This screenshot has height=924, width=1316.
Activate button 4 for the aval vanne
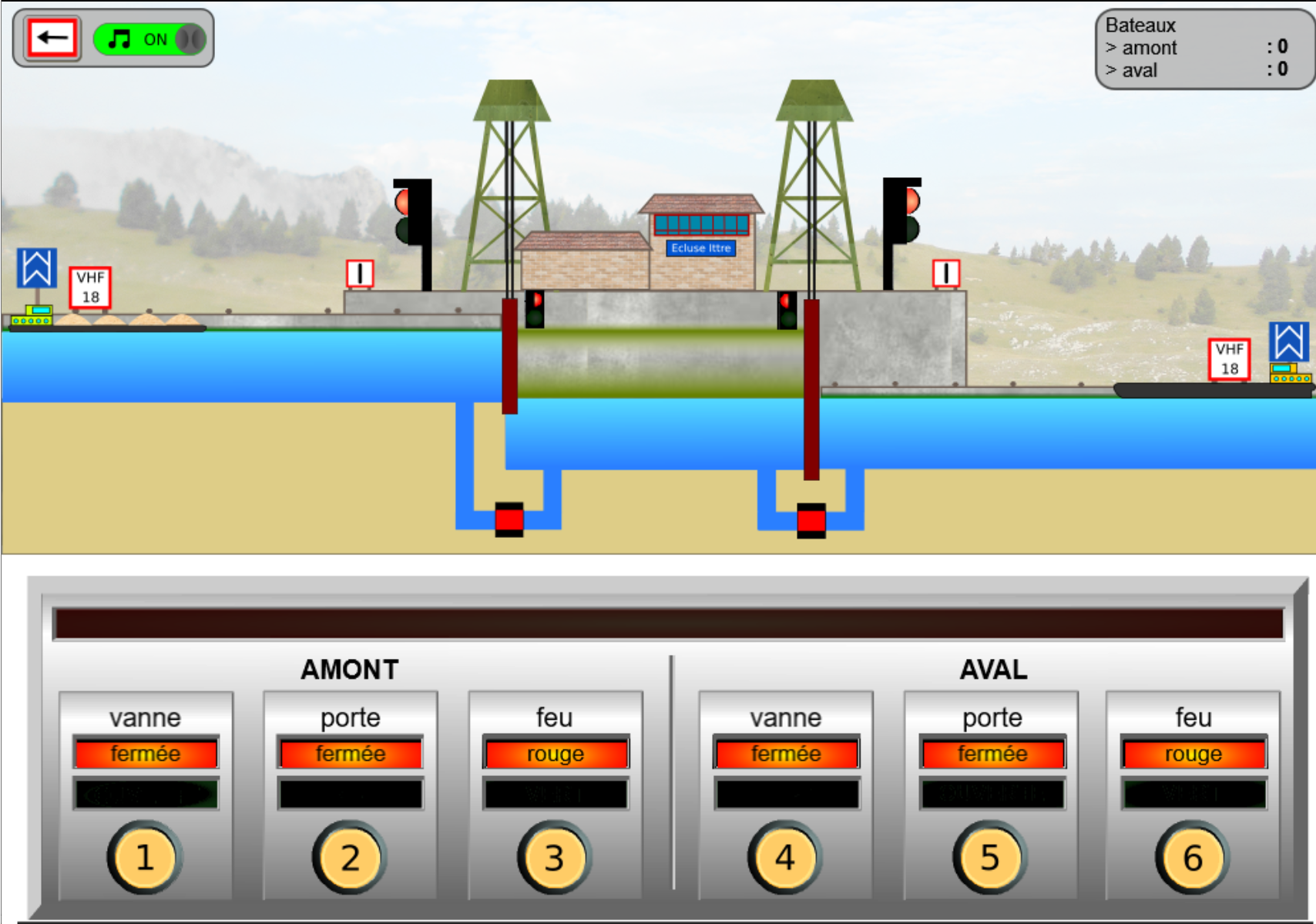tap(784, 857)
